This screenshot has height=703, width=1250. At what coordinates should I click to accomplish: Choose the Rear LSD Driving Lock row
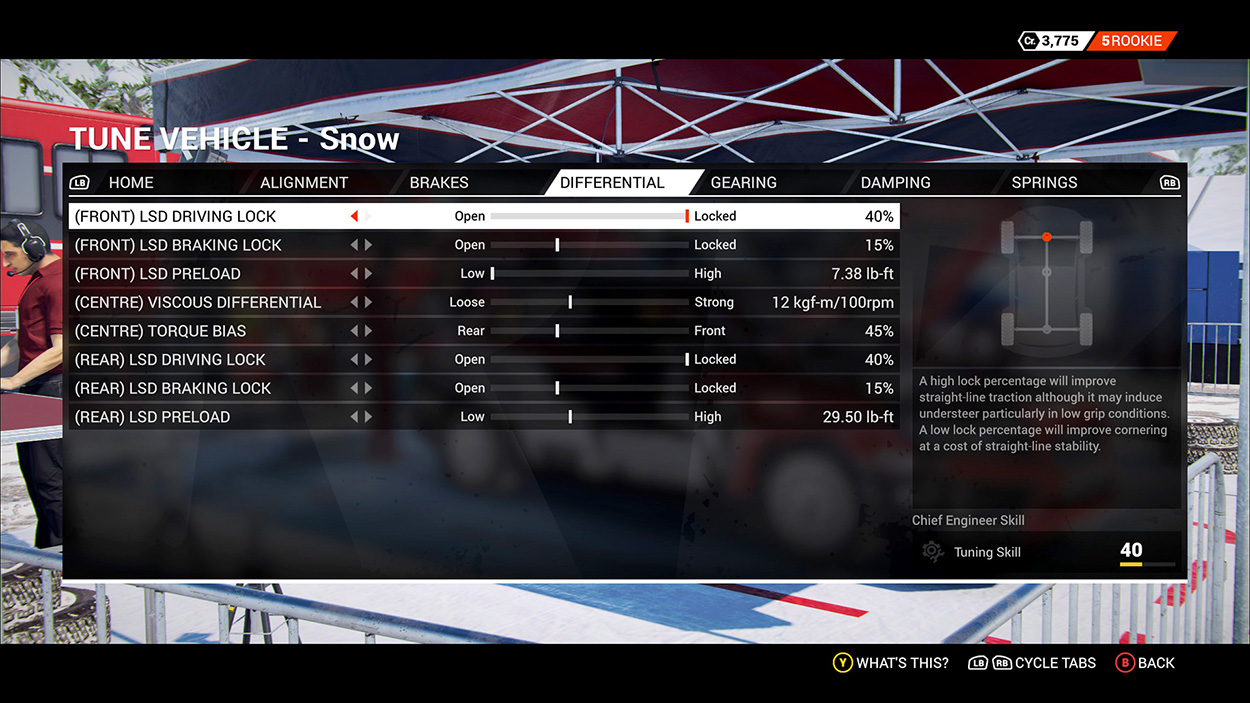click(170, 360)
